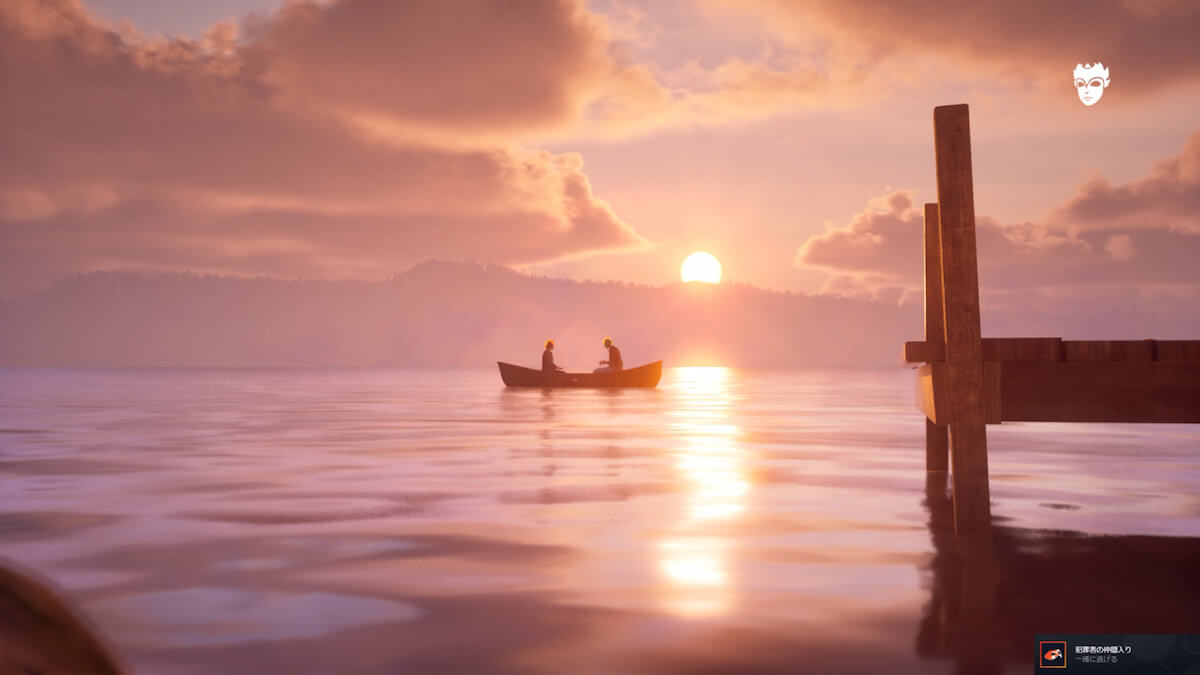Viewport: 1200px width, 675px height.
Task: Click the white character face icon
Action: (x=1091, y=84)
